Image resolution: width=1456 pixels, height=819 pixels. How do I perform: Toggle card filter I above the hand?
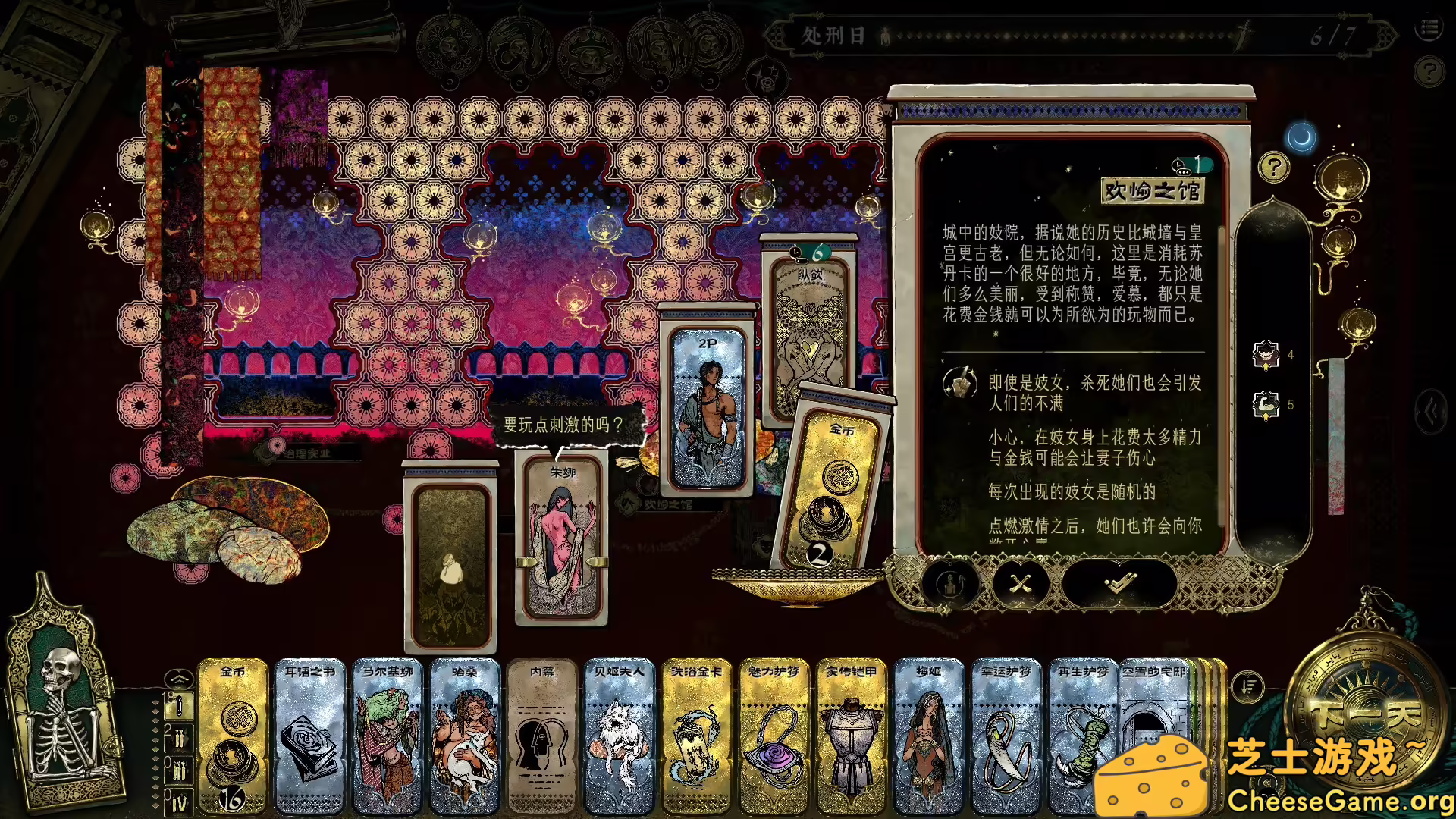click(179, 706)
